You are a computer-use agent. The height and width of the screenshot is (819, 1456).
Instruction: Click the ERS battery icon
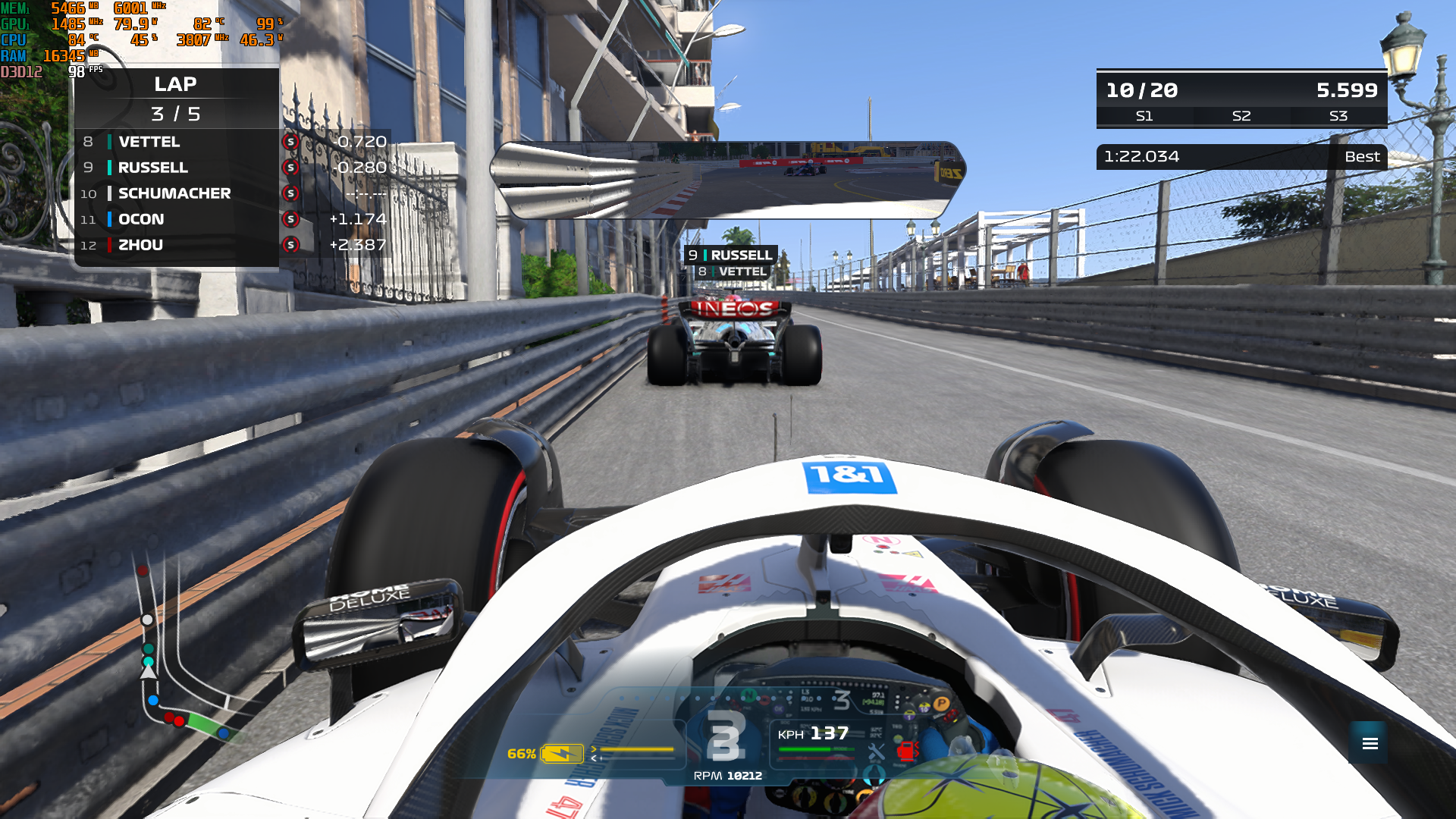click(562, 754)
